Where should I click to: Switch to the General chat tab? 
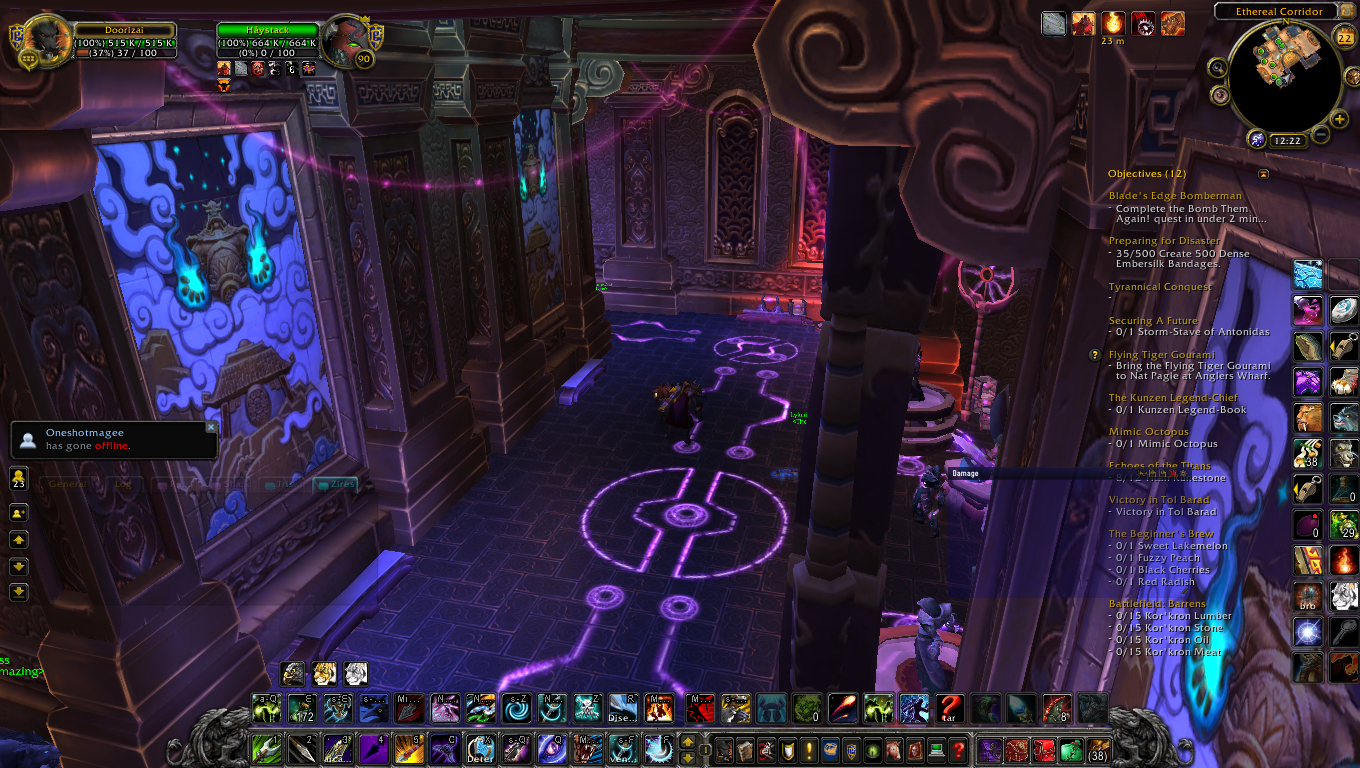coord(68,484)
